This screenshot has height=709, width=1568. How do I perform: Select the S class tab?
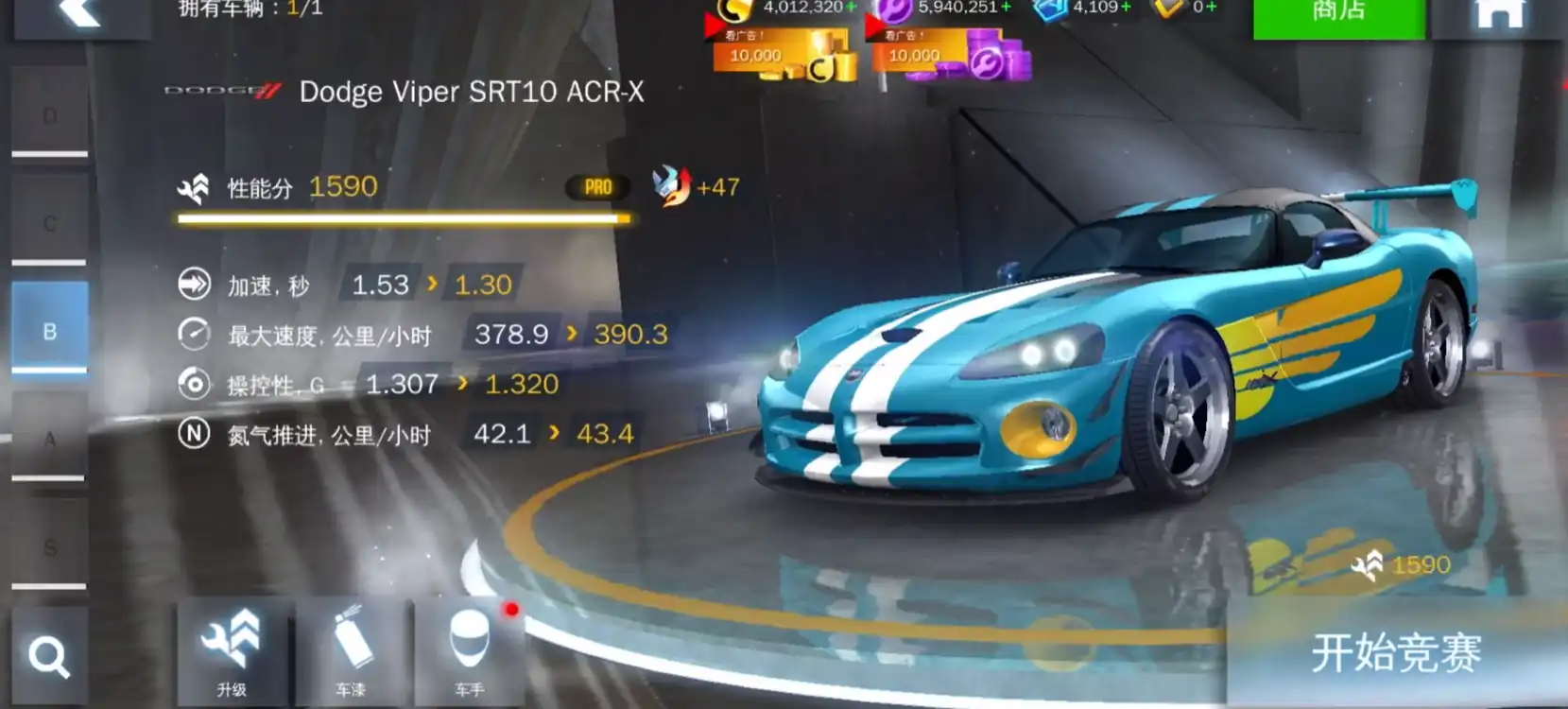[x=50, y=546]
